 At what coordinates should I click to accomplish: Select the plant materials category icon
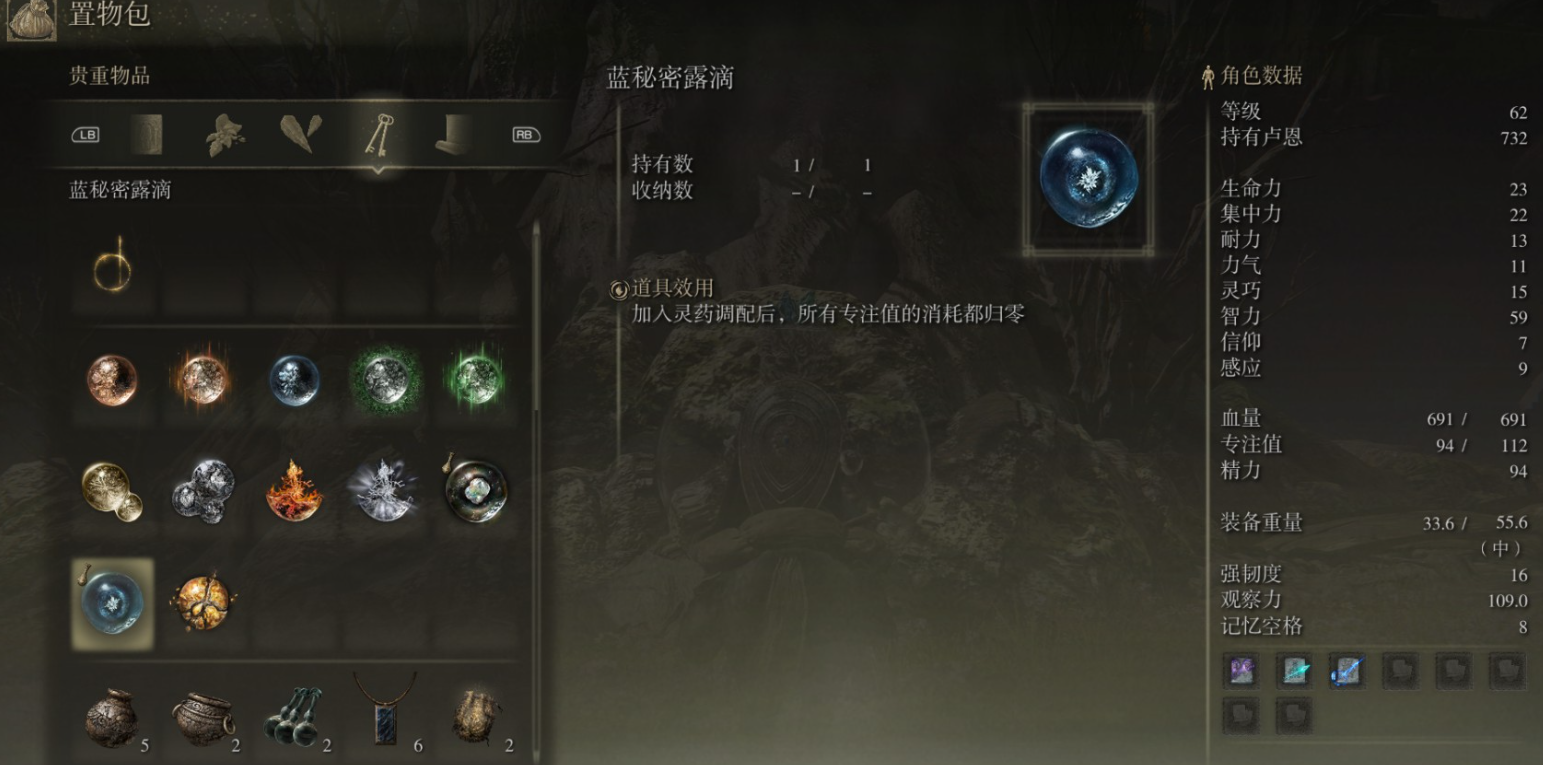tap(226, 134)
